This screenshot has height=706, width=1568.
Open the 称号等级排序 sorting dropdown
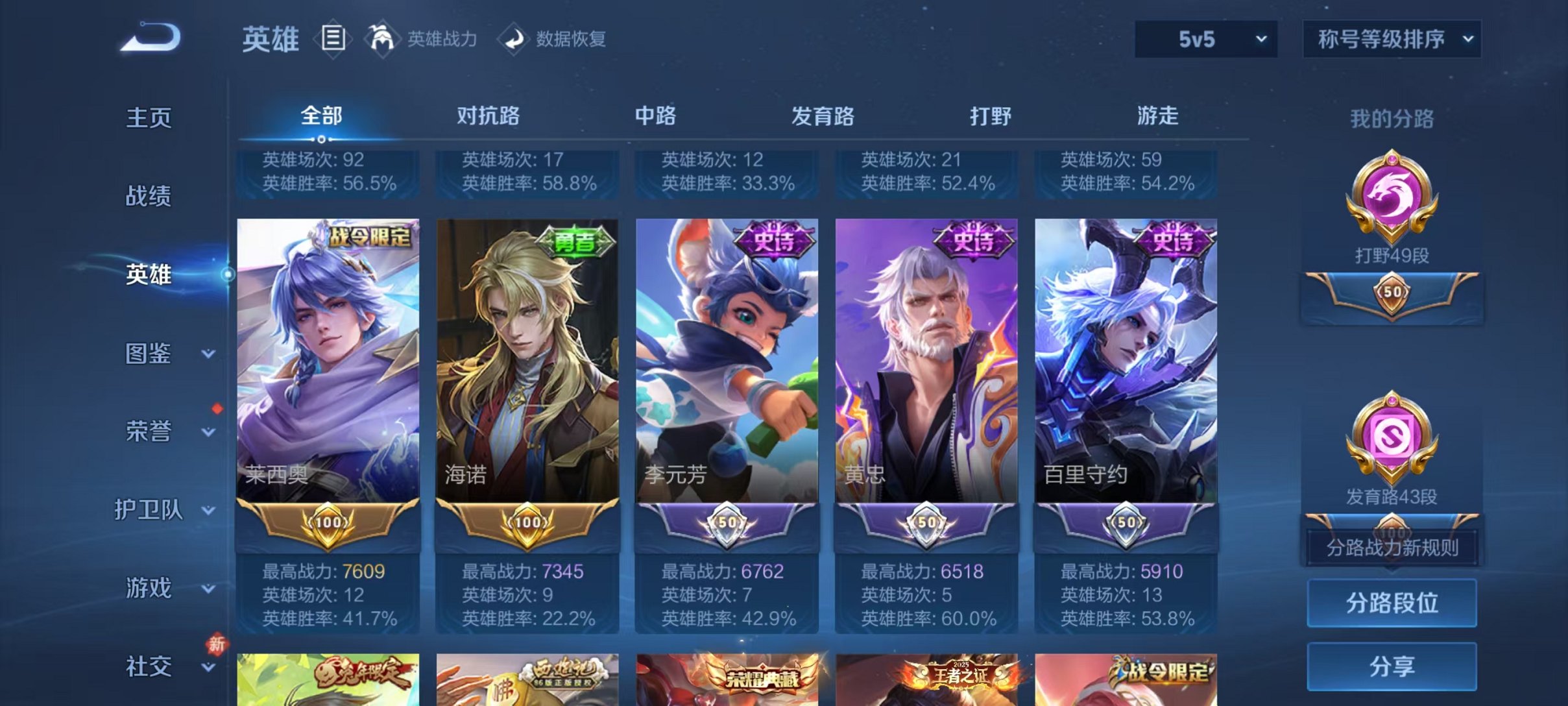coord(1391,40)
